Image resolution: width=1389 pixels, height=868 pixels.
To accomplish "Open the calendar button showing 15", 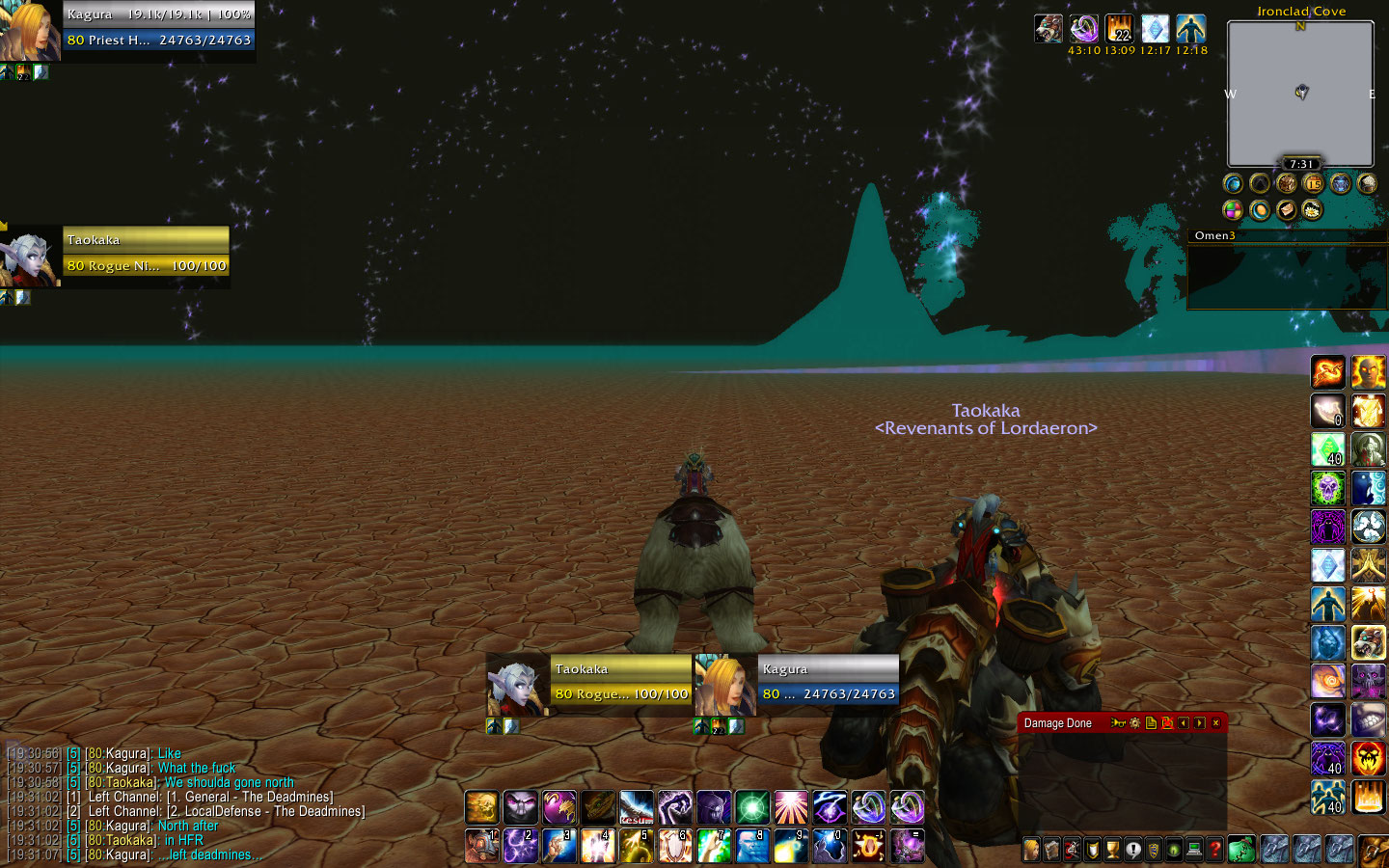I will (x=1313, y=183).
